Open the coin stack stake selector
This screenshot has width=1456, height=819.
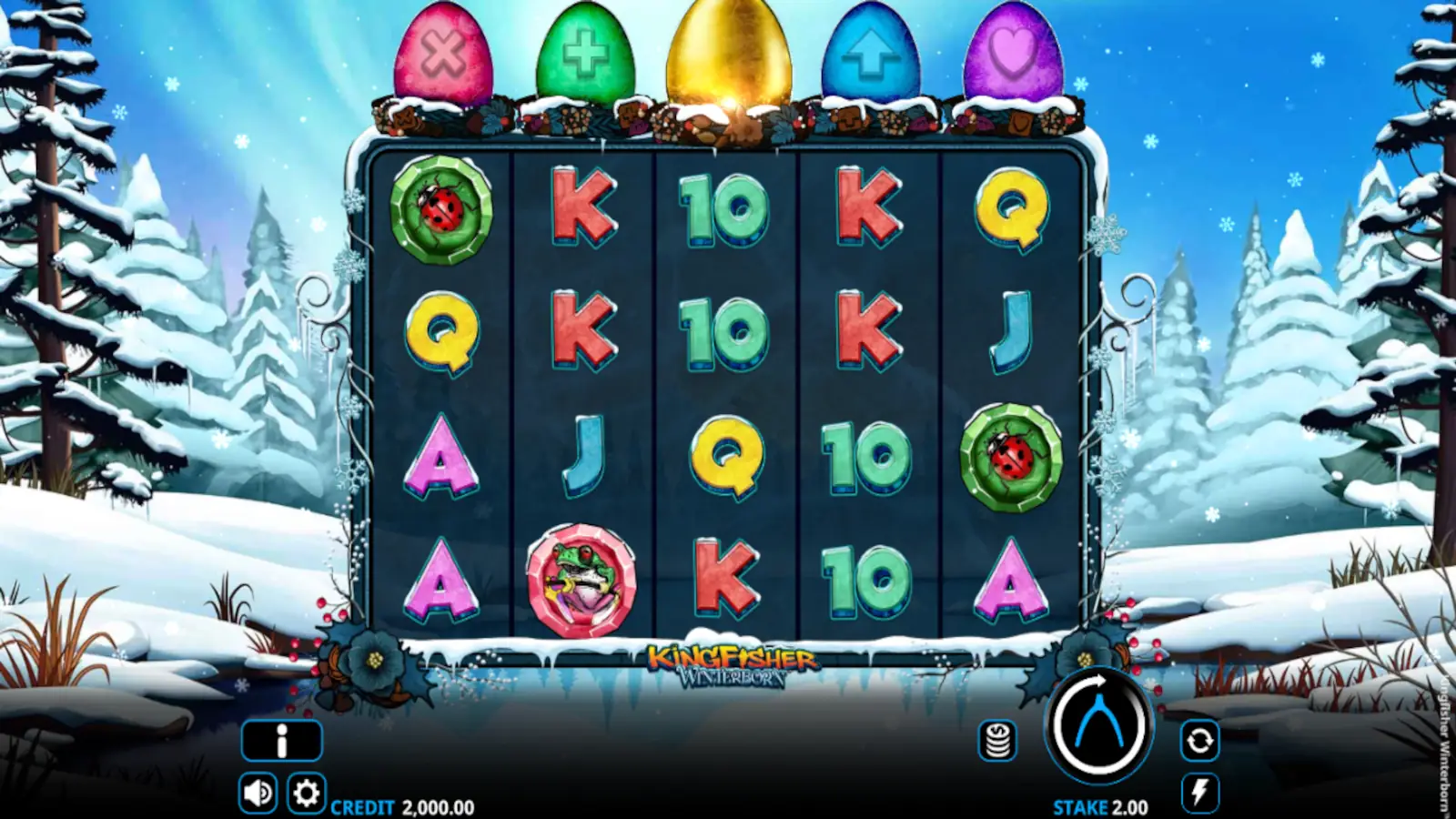pos(997,742)
